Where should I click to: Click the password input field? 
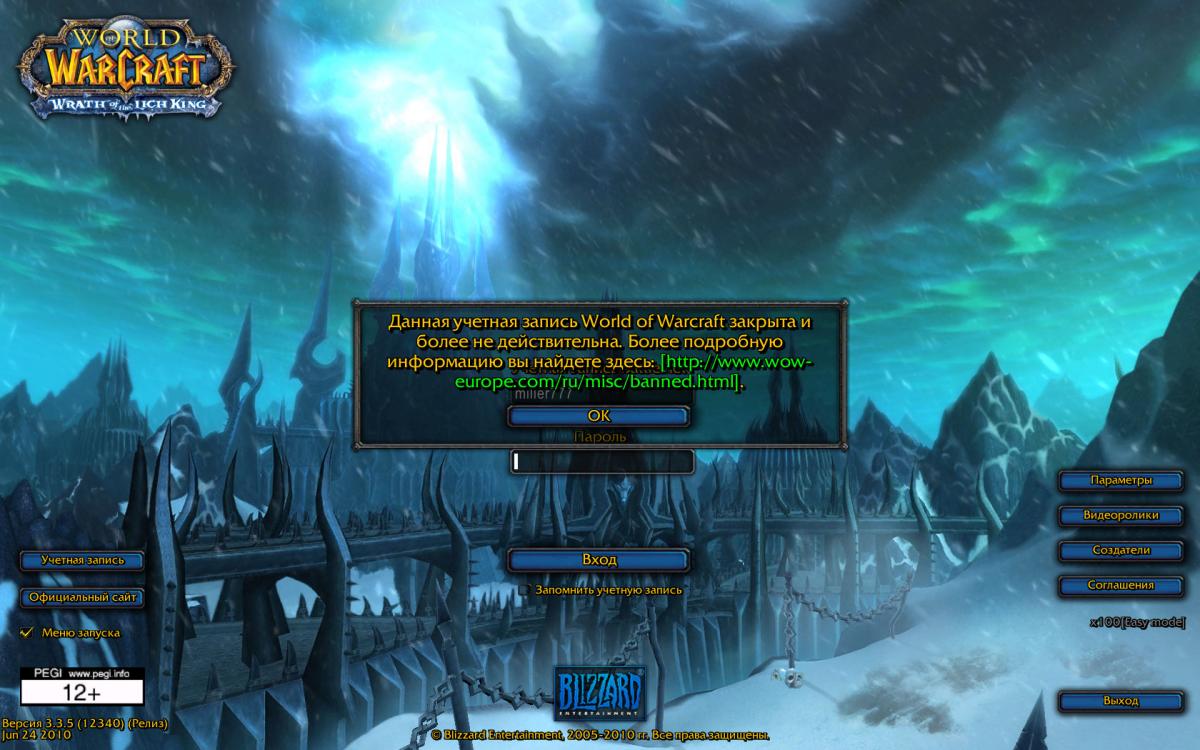(601, 461)
